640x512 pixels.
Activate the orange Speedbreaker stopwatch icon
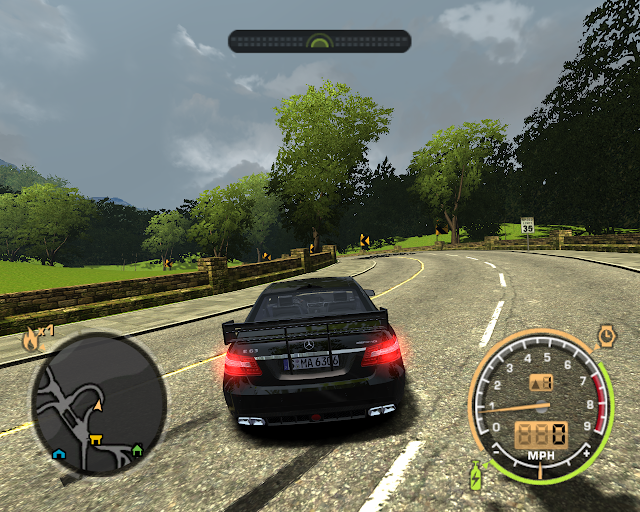[606, 334]
